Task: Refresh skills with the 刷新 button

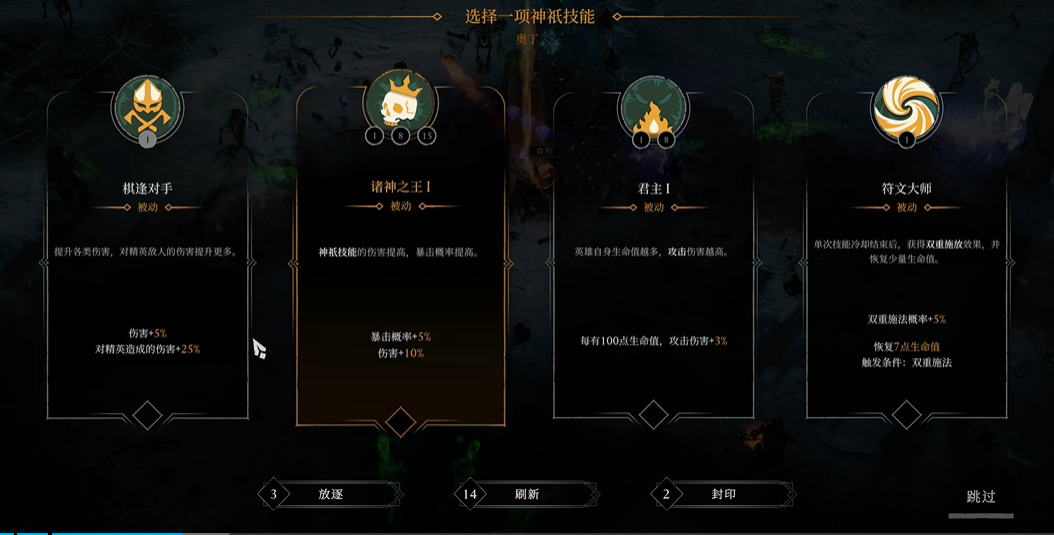Action: [x=527, y=494]
